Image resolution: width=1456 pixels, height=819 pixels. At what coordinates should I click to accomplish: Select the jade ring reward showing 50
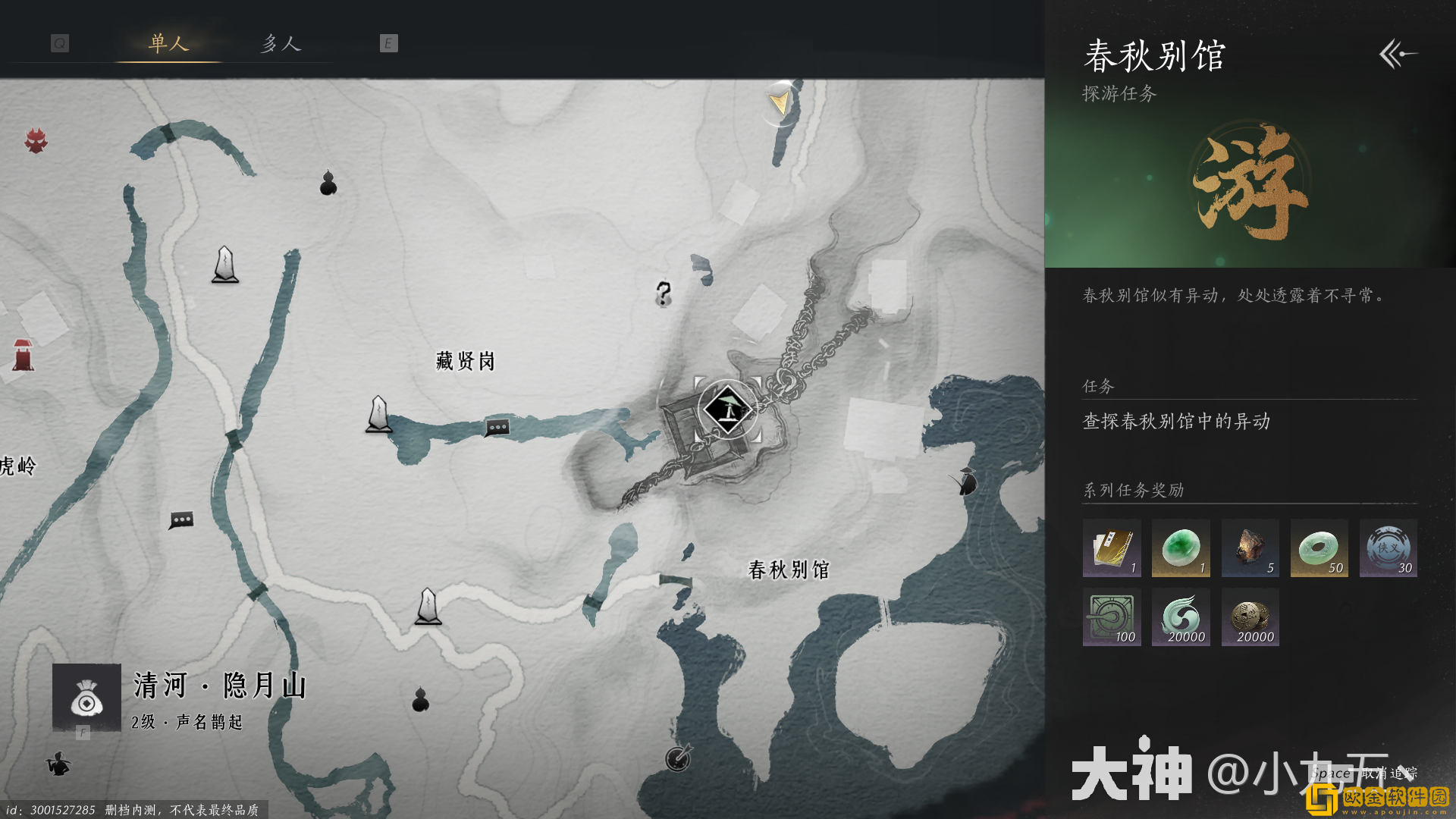[x=1319, y=548]
